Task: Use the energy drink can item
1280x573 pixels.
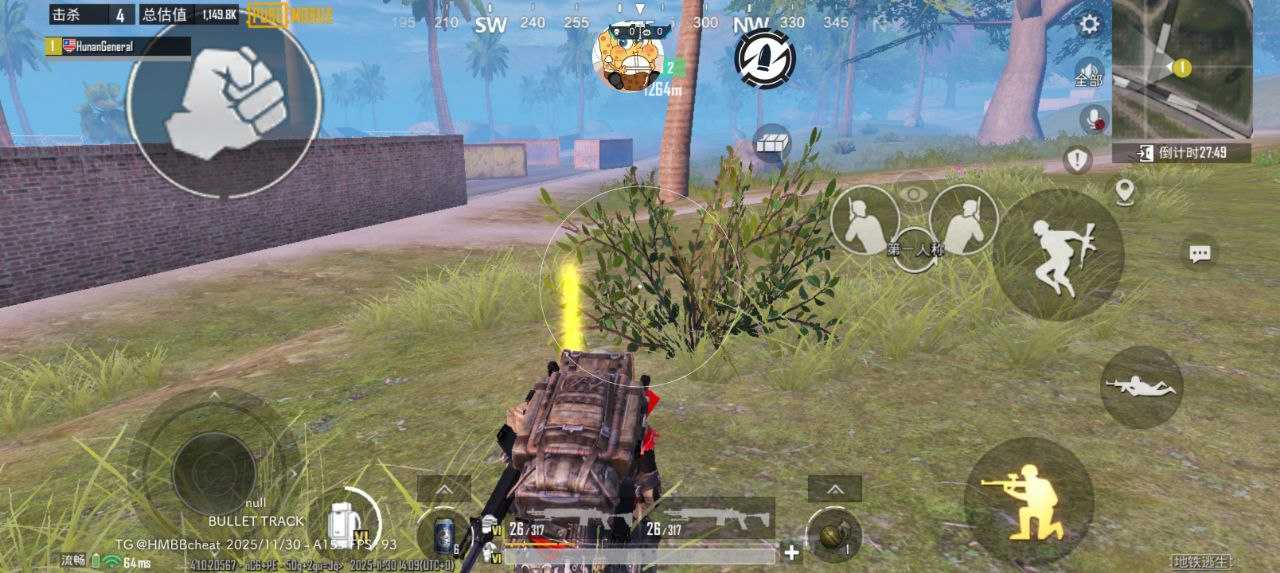Action: (x=444, y=536)
